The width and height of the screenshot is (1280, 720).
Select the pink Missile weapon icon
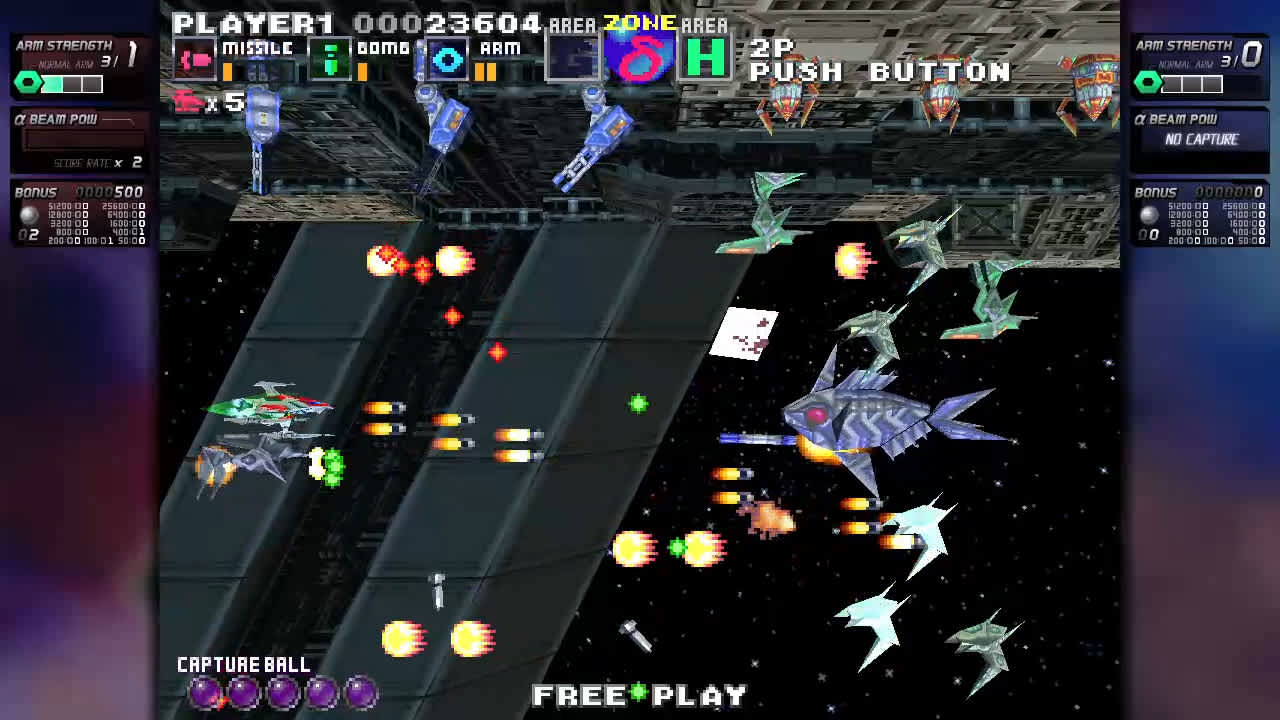click(x=196, y=60)
